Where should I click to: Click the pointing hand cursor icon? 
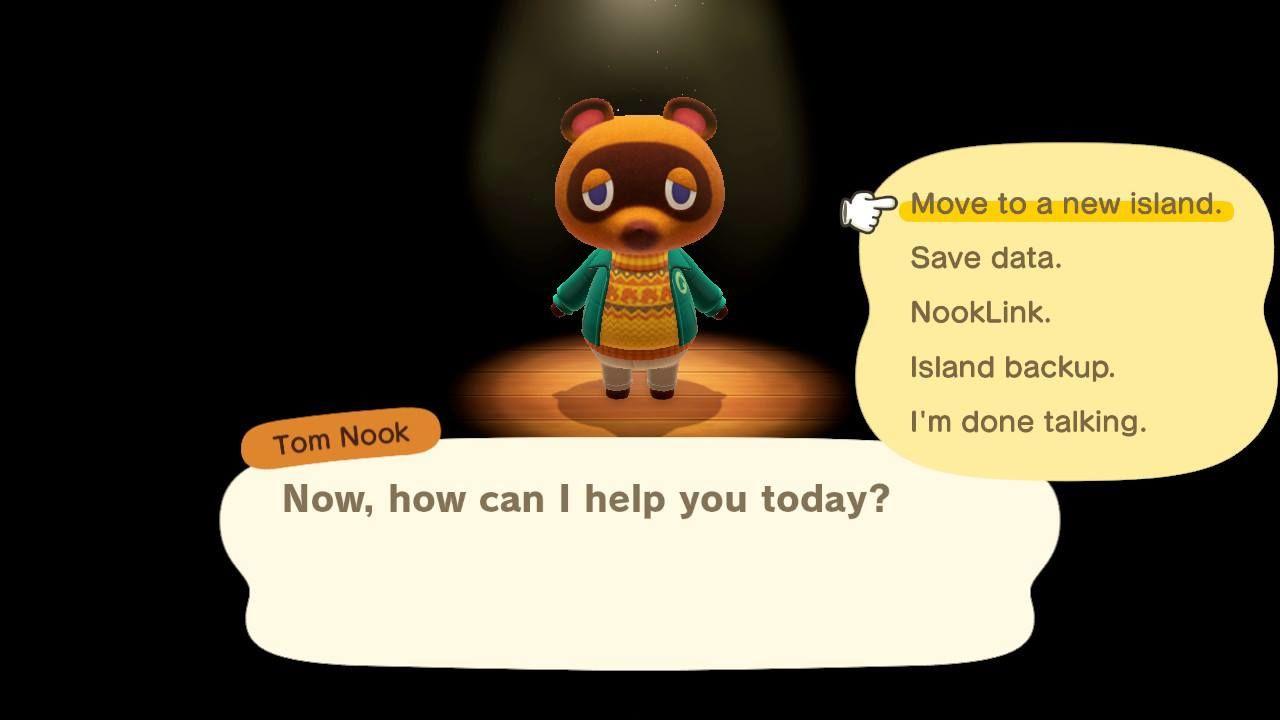tap(865, 207)
